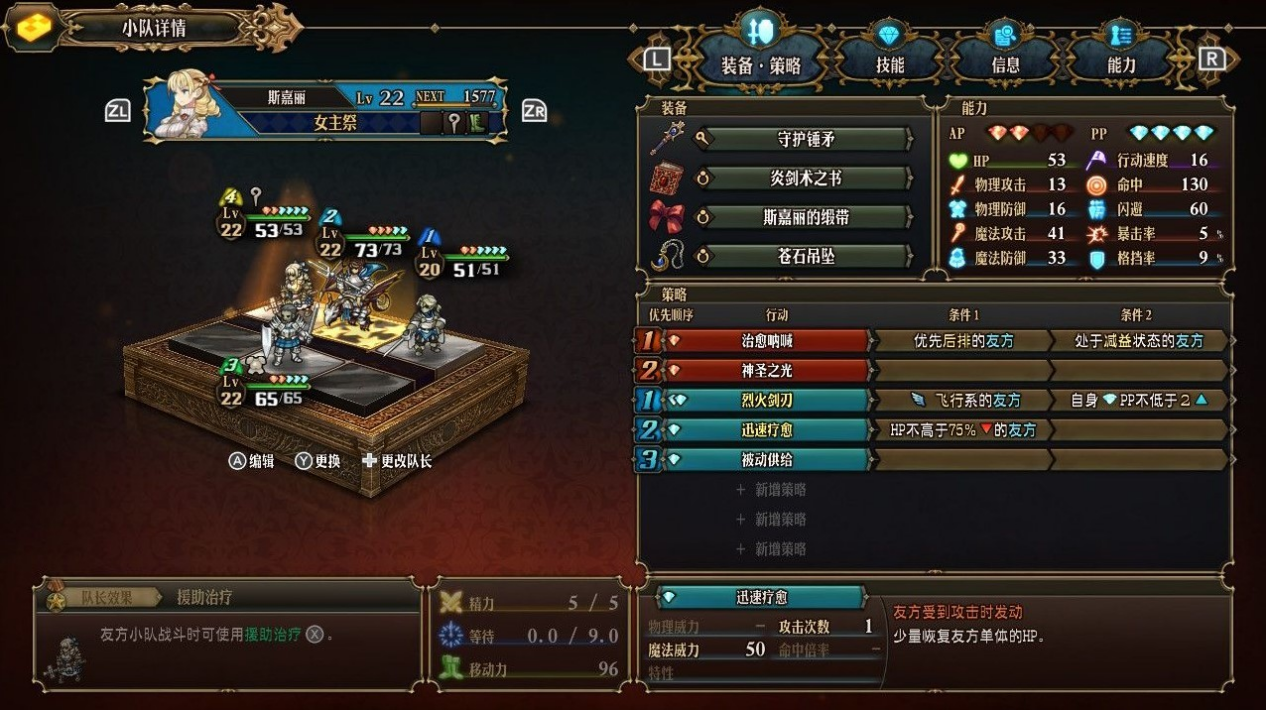Viewport: 1266px width, 710px height.
Task: Choose the 炎剑术之书 equipment slot
Action: [x=805, y=178]
